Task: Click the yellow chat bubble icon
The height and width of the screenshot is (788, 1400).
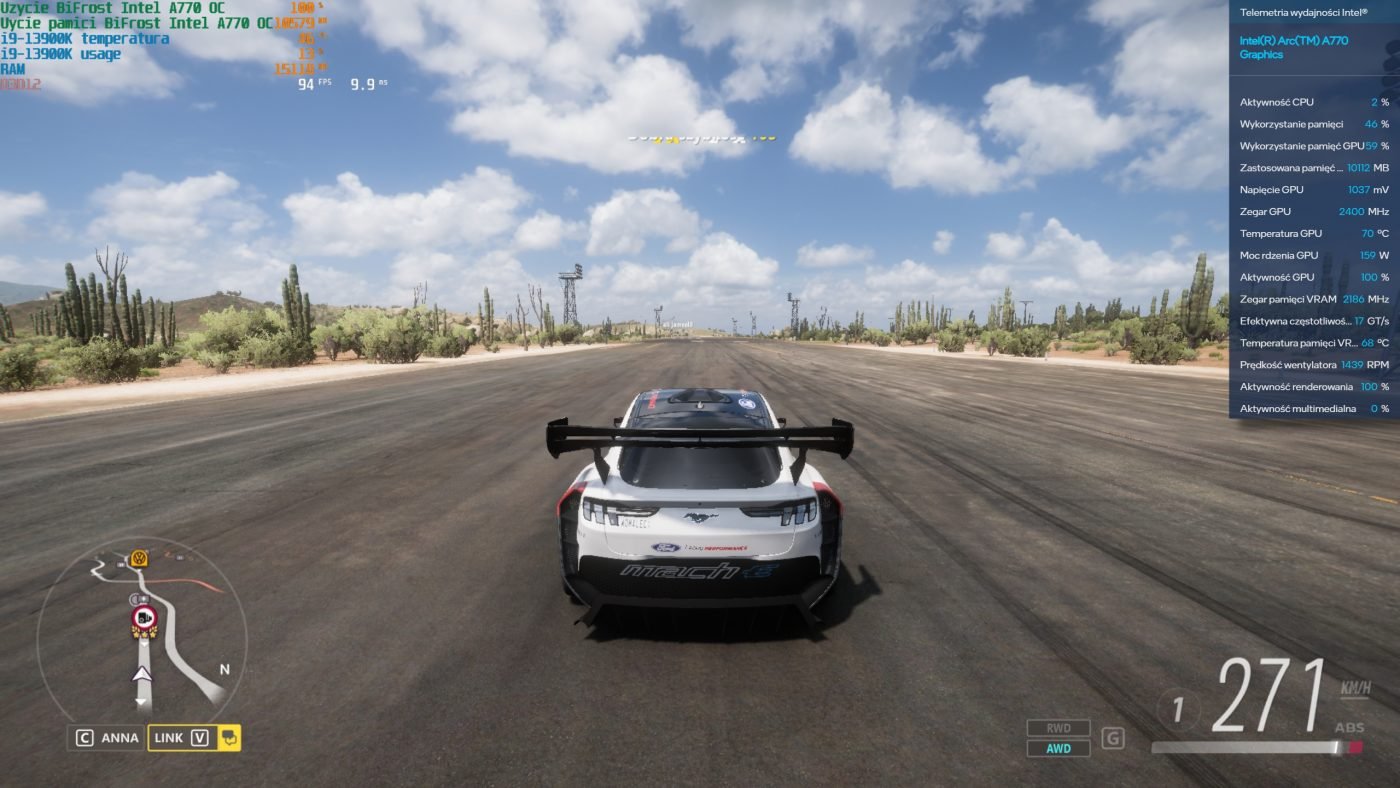Action: (229, 738)
